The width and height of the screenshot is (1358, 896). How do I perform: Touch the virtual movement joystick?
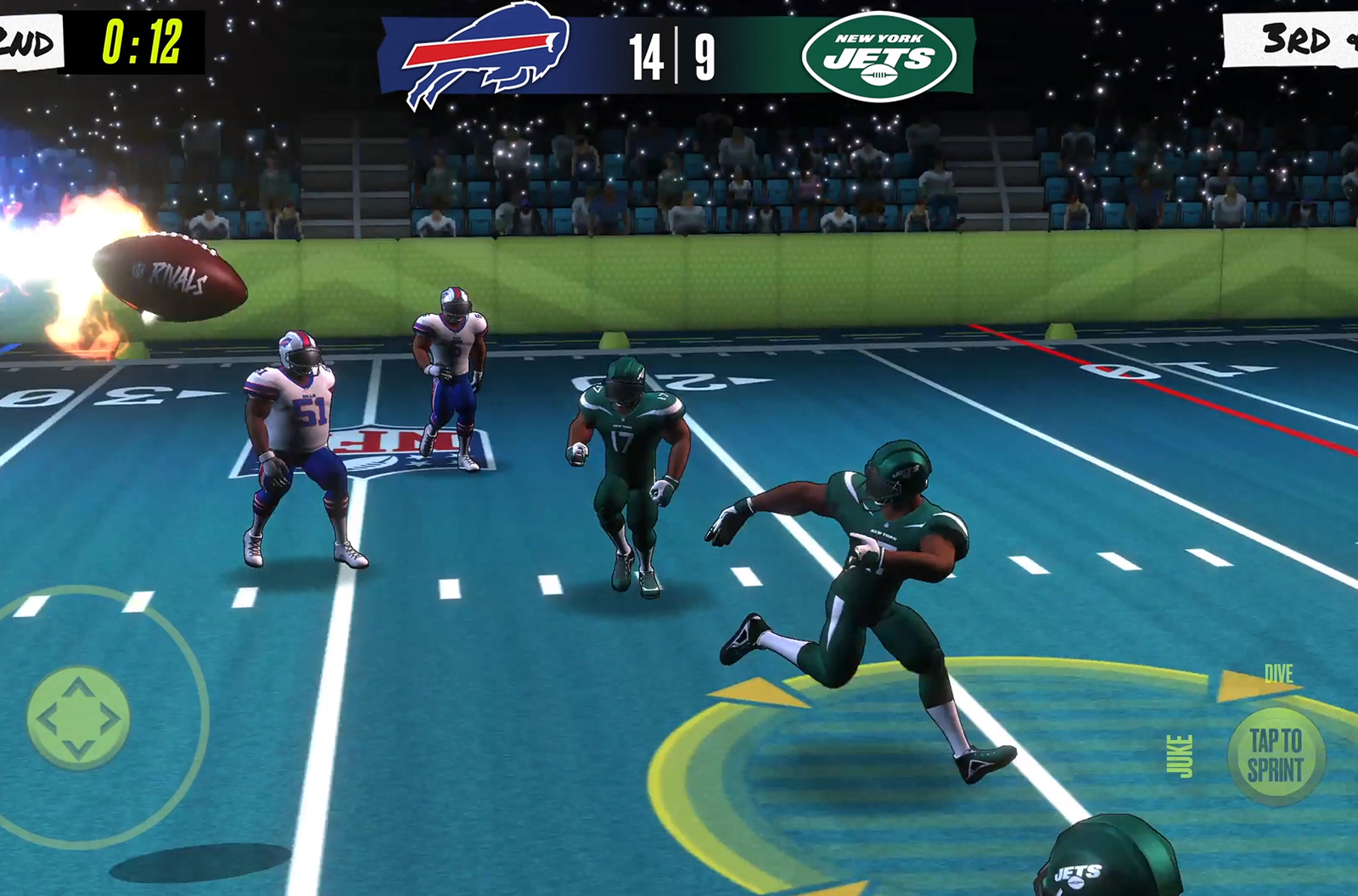click(79, 718)
